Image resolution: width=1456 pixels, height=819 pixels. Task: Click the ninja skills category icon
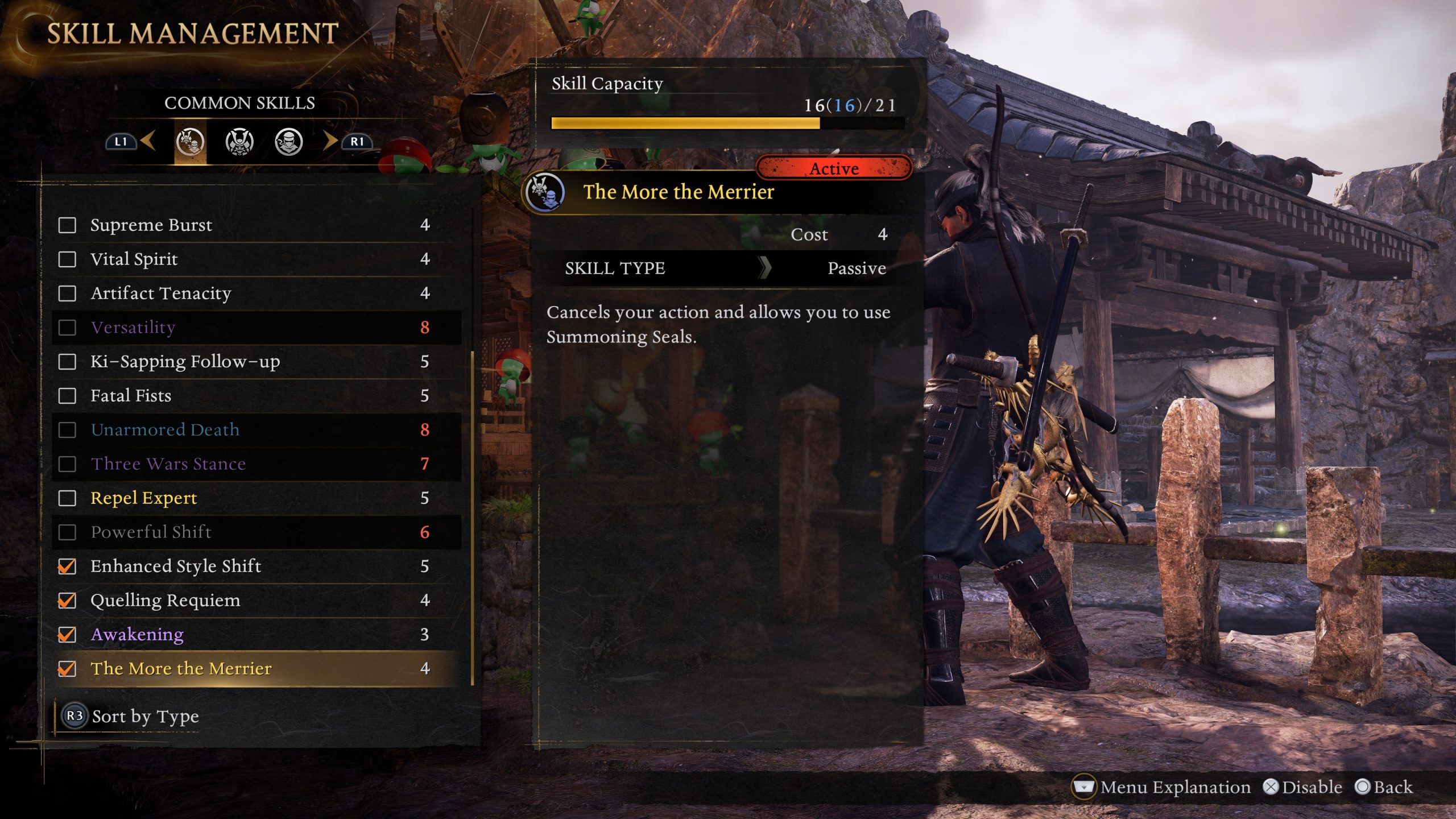click(292, 142)
